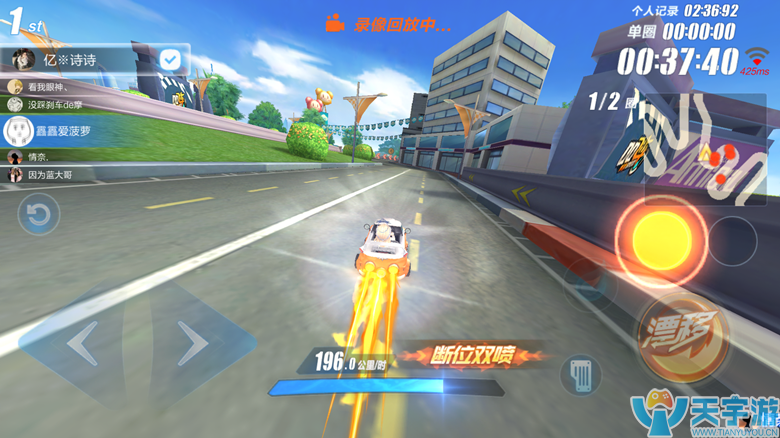The height and width of the screenshot is (438, 780).
Task: Tap the orange replay camera icon
Action: tap(335, 23)
